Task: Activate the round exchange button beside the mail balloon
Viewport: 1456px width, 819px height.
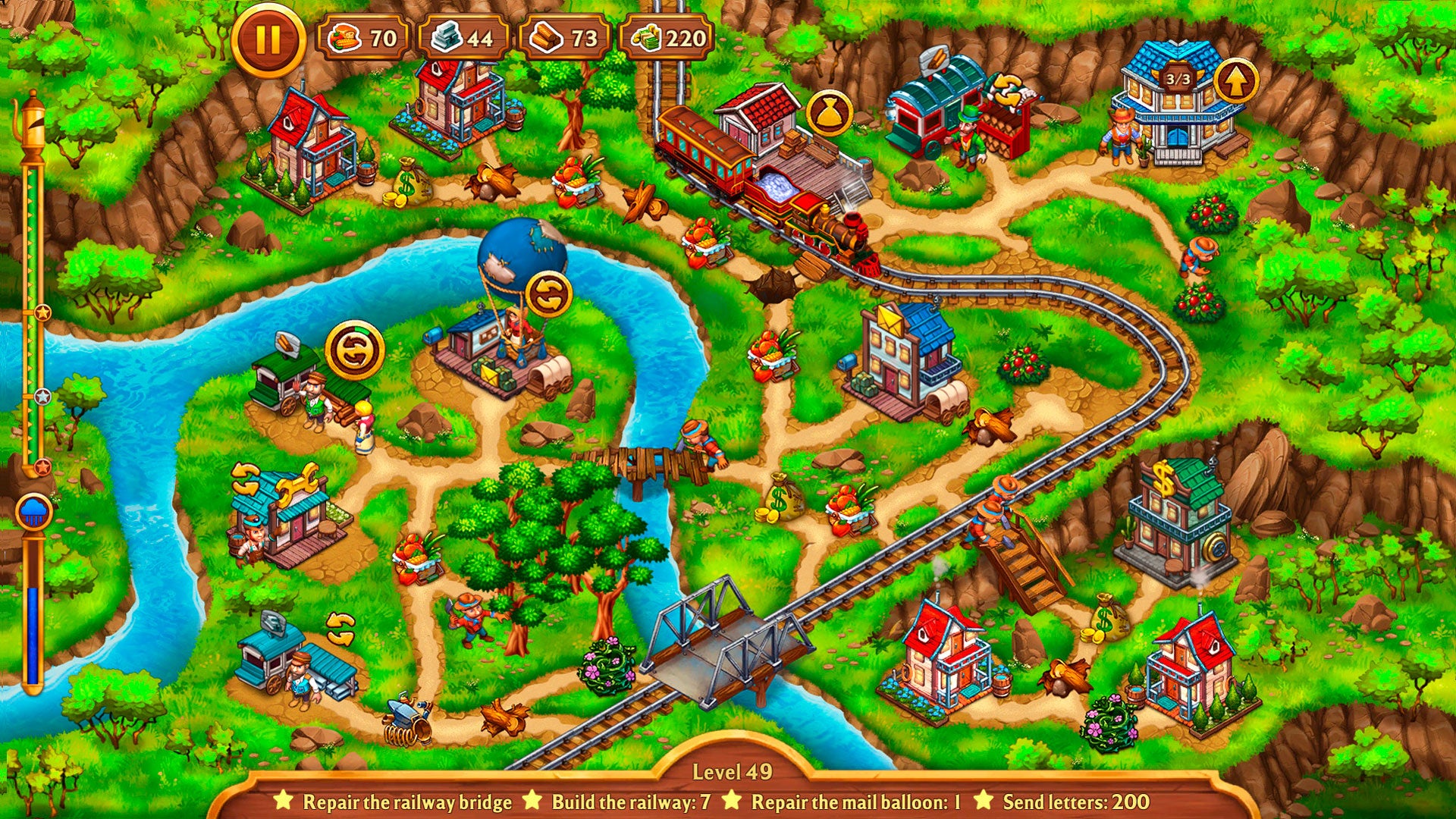Action: click(x=548, y=294)
